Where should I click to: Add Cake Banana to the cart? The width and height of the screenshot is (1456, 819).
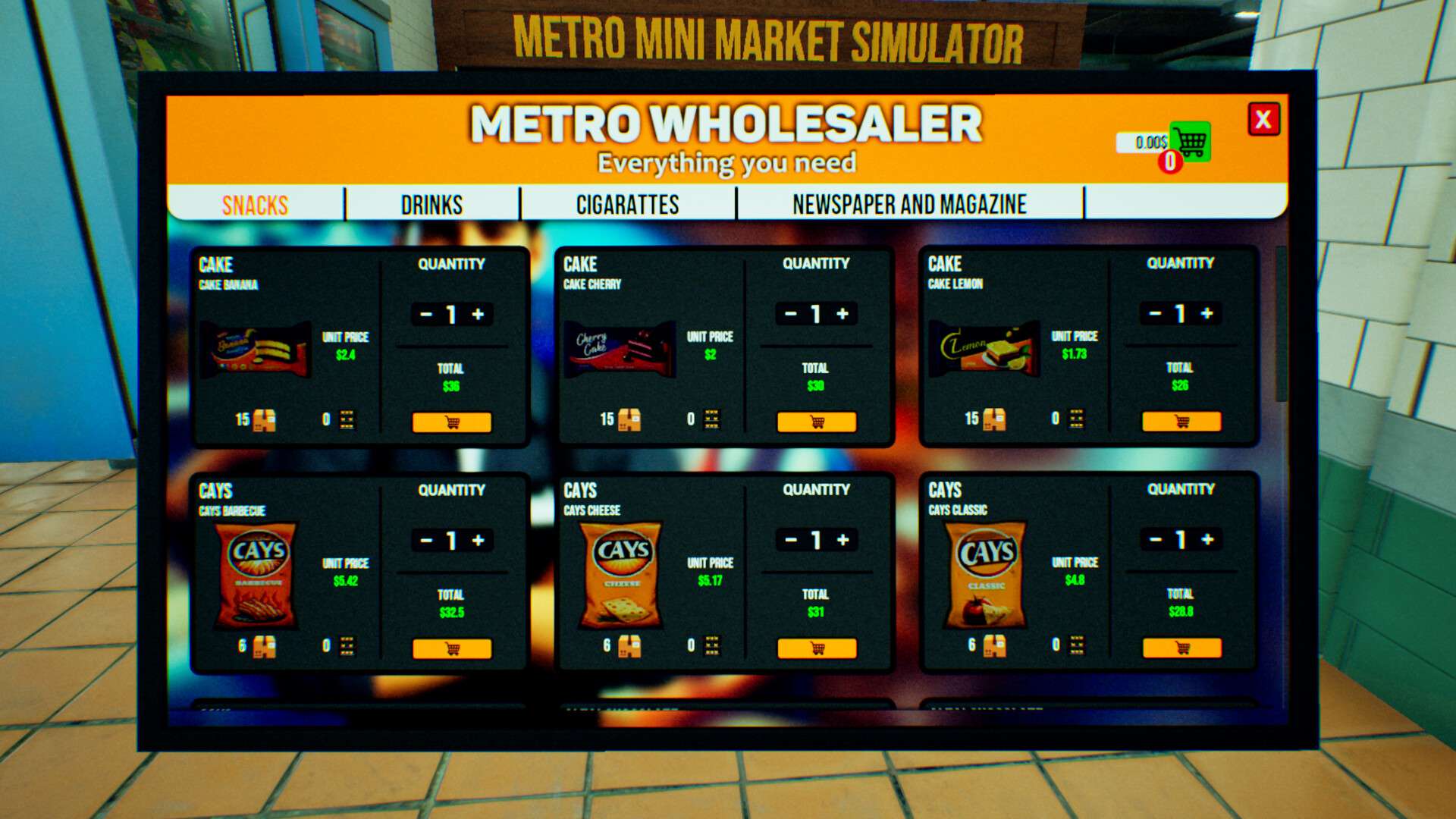point(452,422)
